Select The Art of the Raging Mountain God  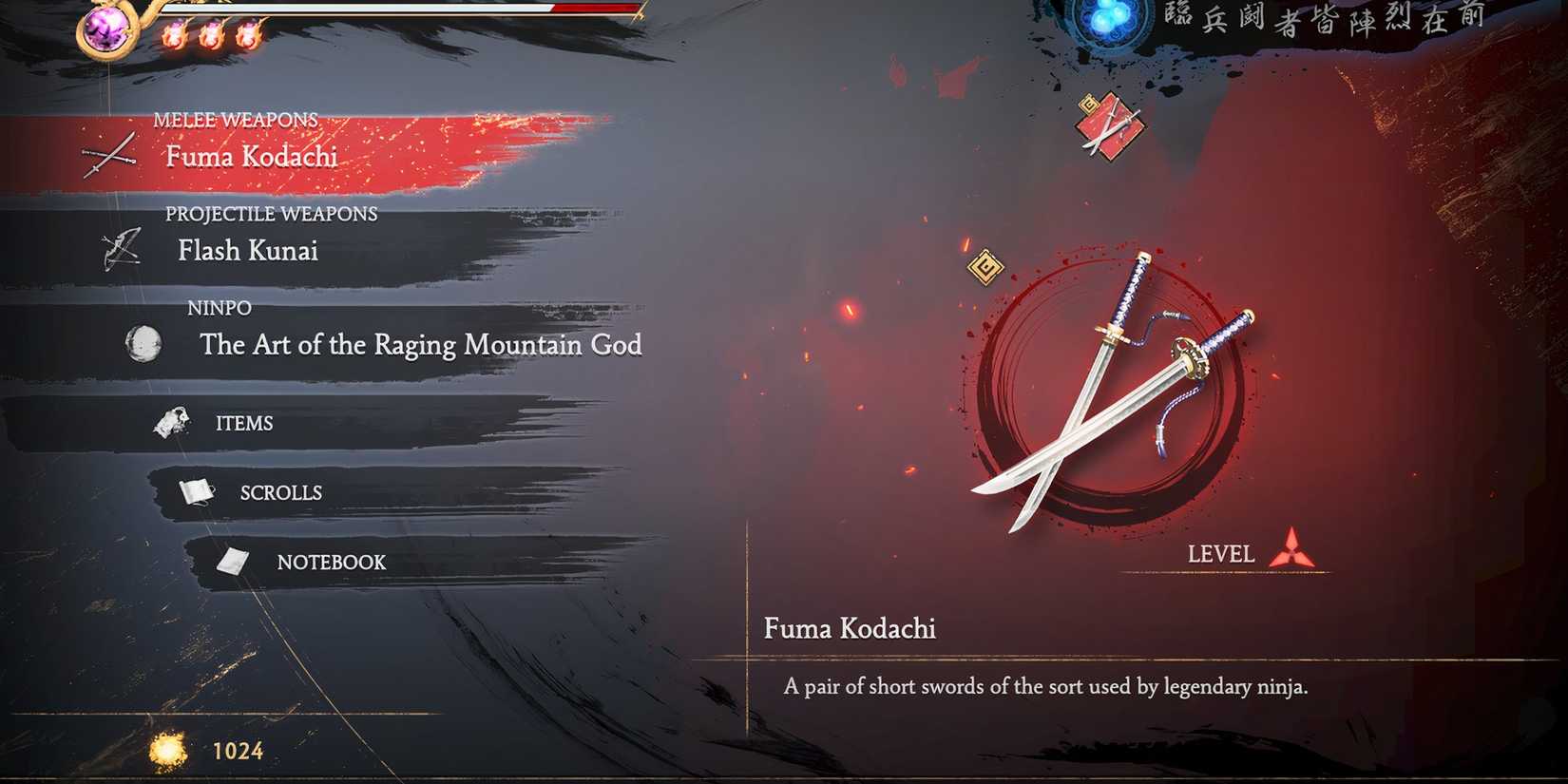421,345
